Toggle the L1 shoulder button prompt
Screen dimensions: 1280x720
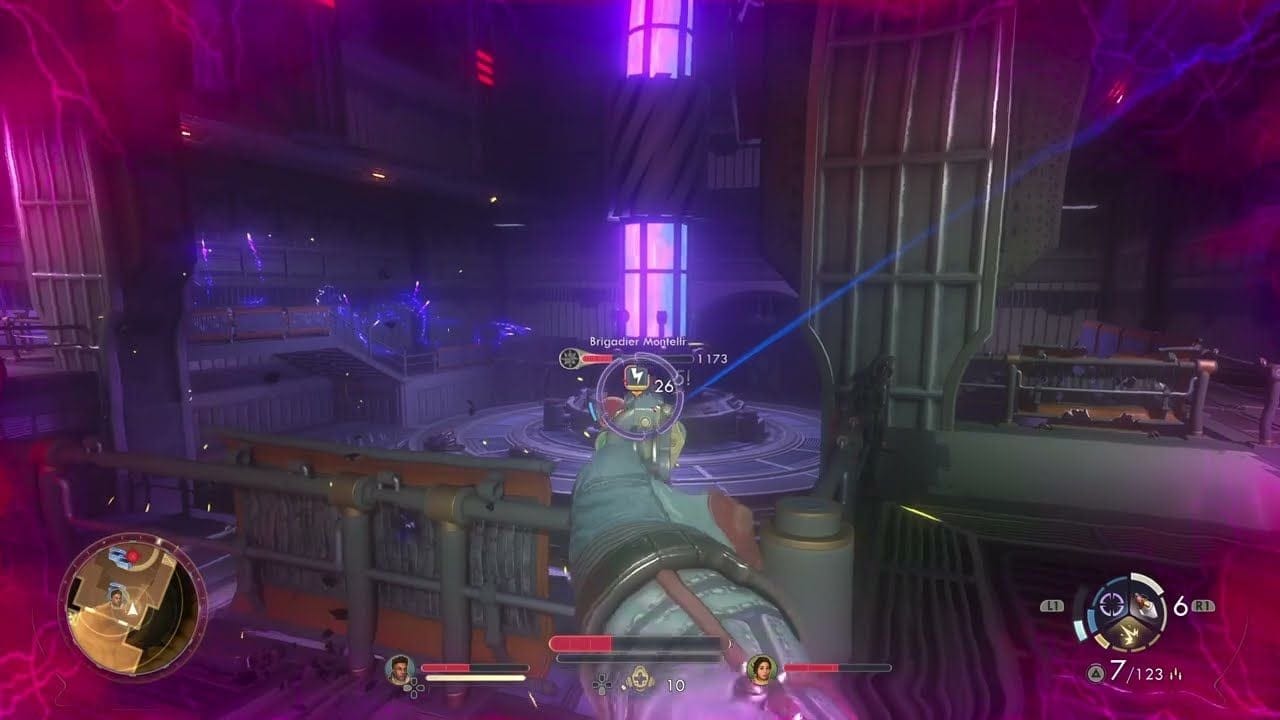[1051, 605]
